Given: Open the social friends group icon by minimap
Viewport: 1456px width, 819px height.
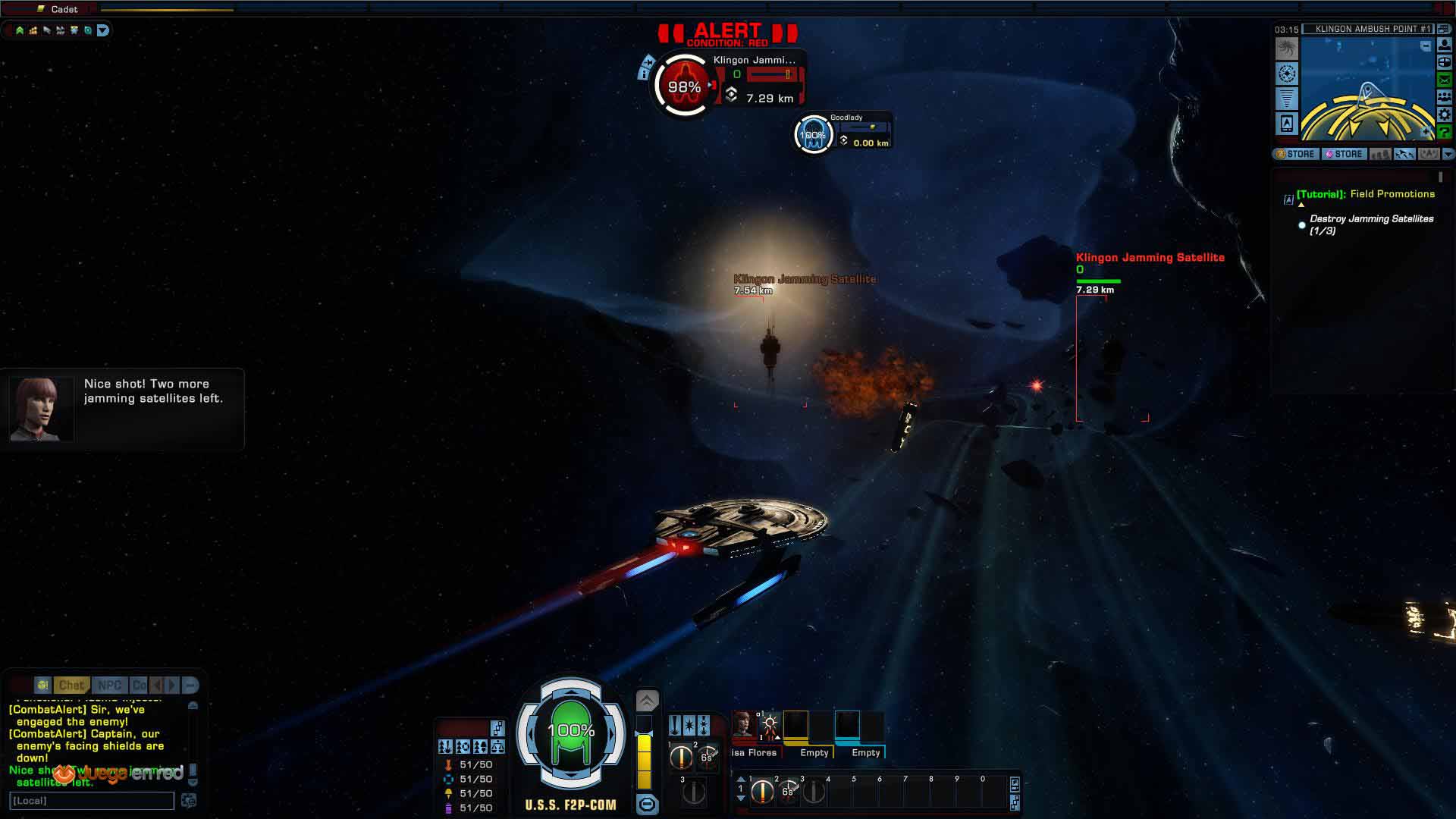Looking at the screenshot, I should 1444,97.
